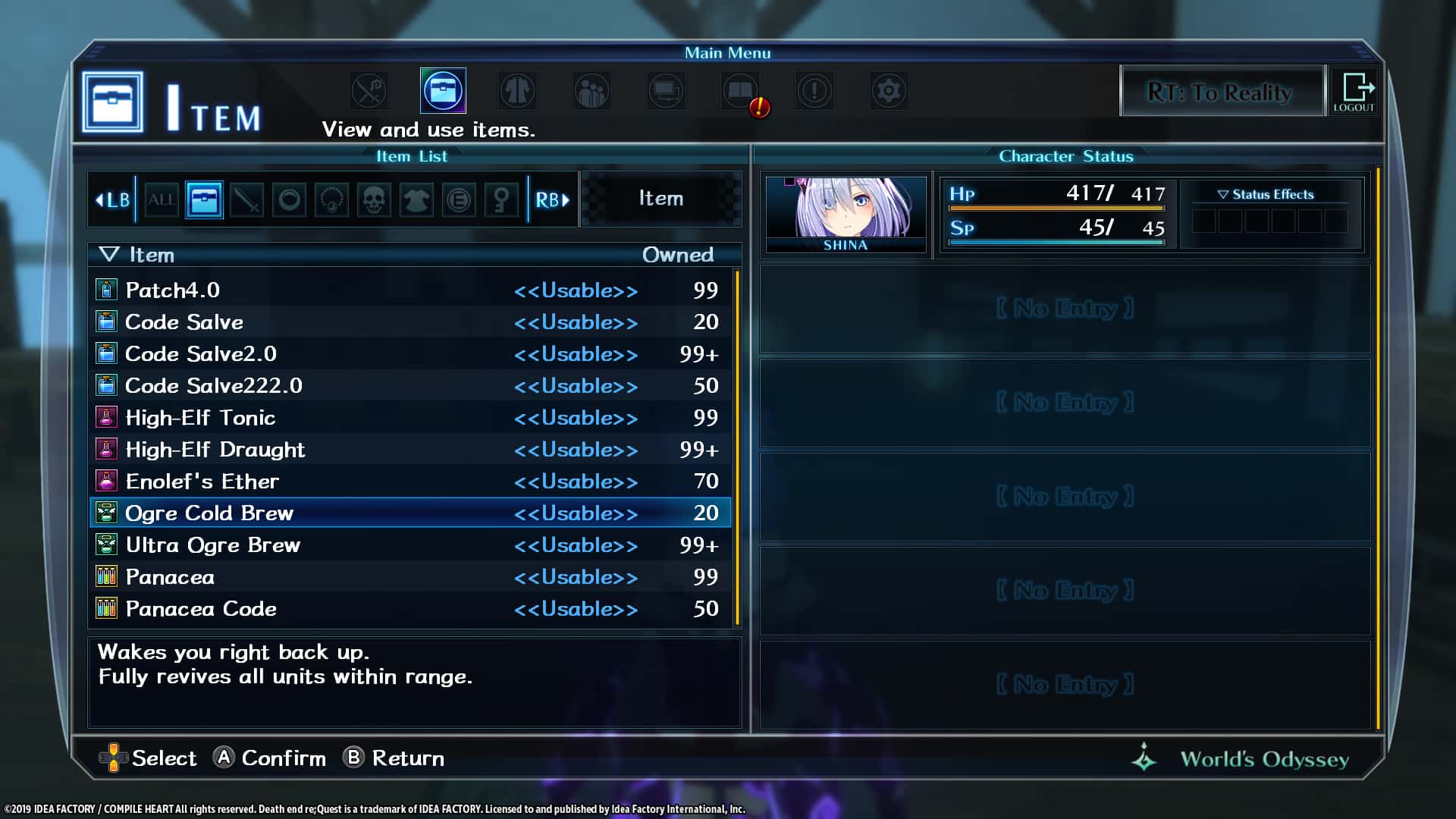The image size is (1456, 819).
Task: Switch to the Item List tab
Action: pyautogui.click(x=413, y=156)
